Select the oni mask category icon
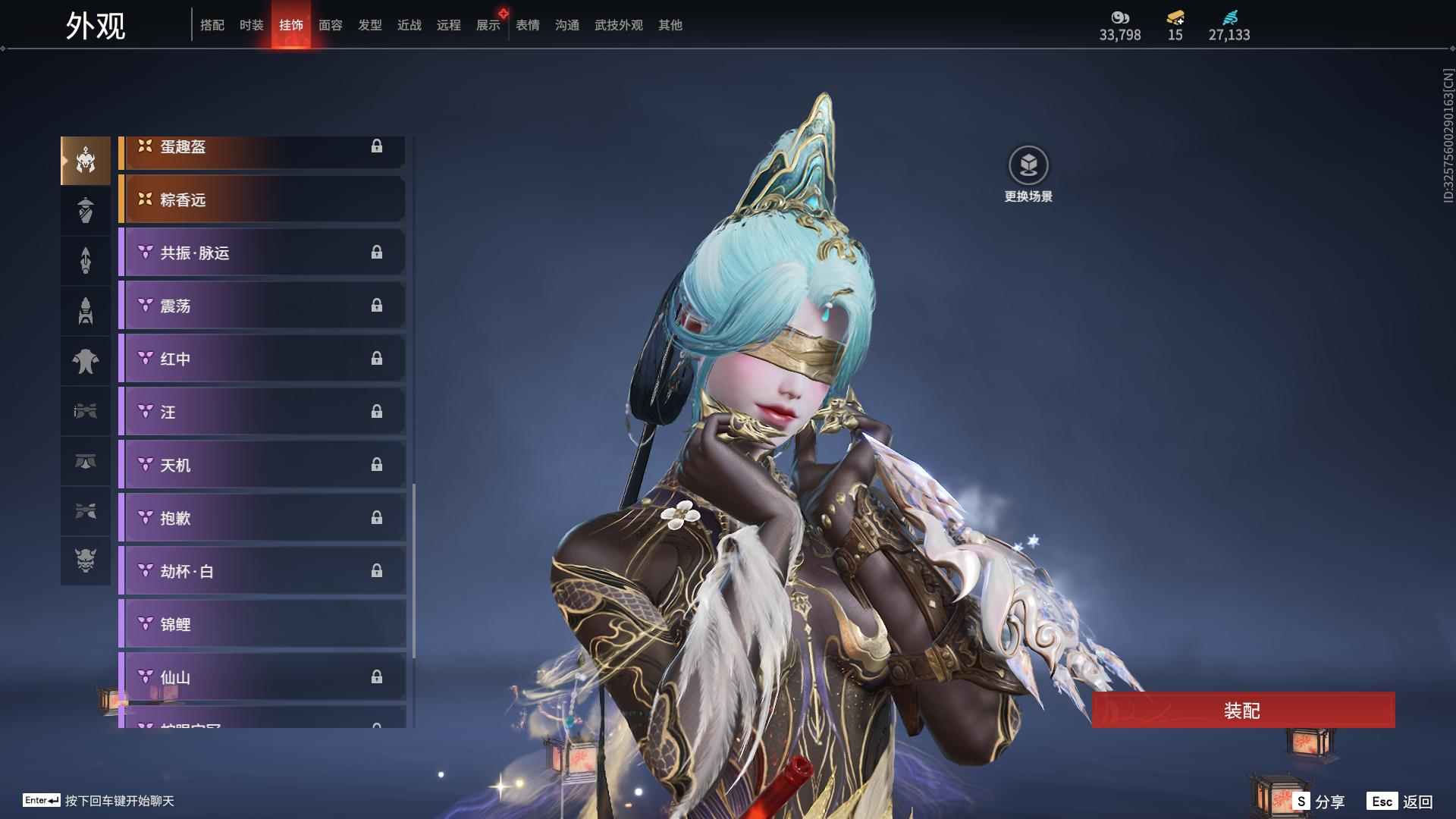The width and height of the screenshot is (1456, 819). pyautogui.click(x=86, y=560)
